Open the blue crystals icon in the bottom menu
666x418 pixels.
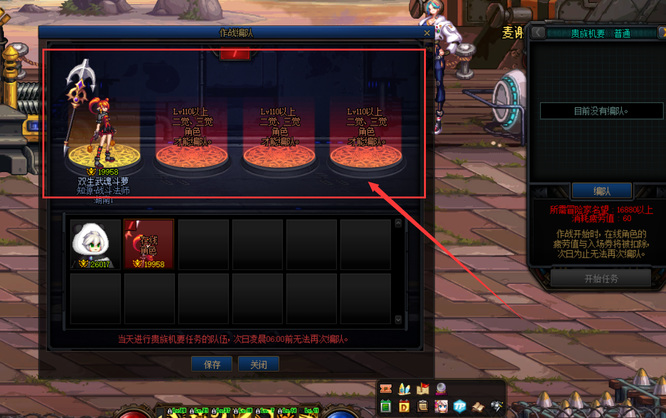pyautogui.click(x=404, y=389)
